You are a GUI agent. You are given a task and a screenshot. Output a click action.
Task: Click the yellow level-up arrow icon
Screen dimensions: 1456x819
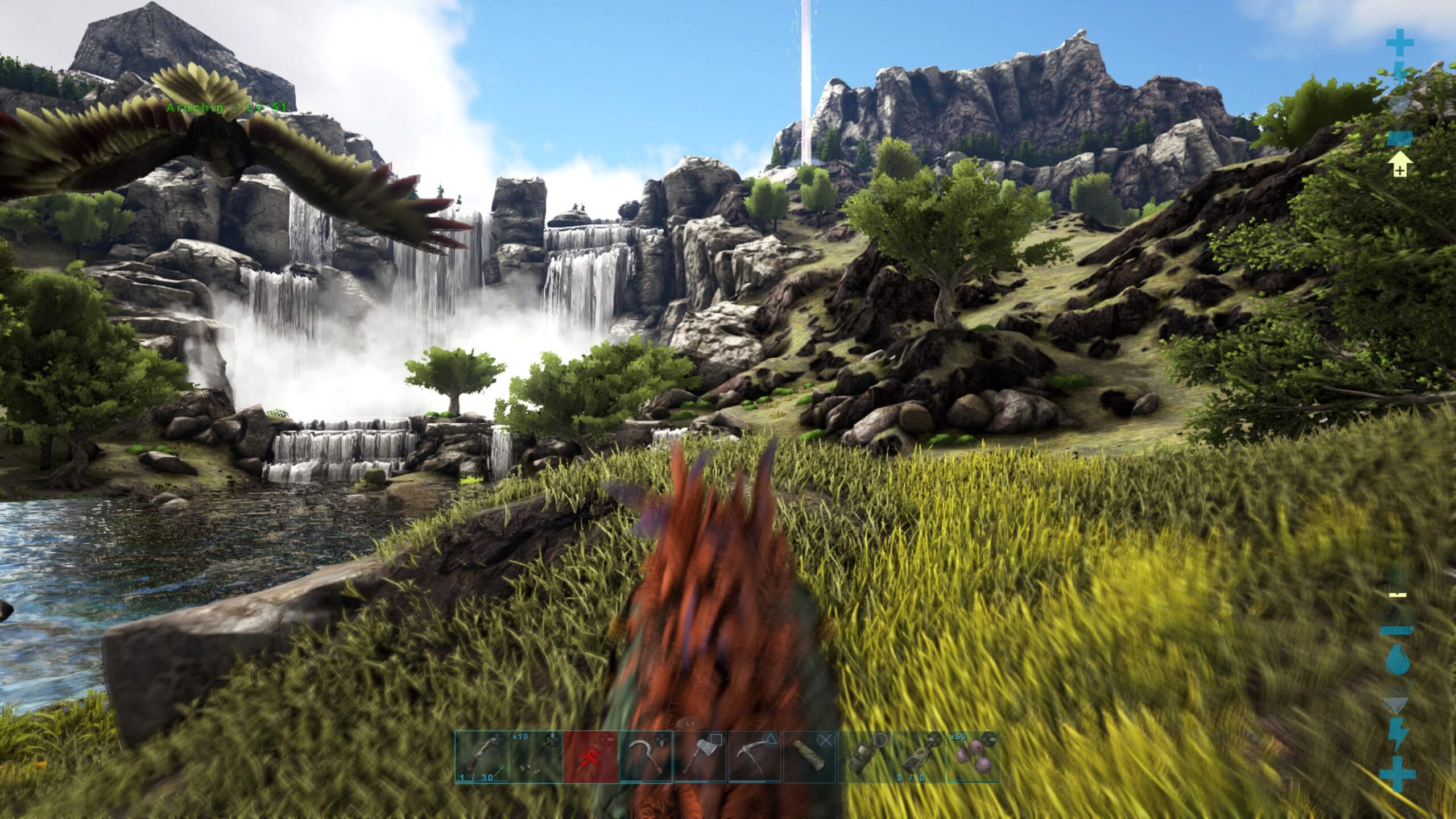[1400, 166]
